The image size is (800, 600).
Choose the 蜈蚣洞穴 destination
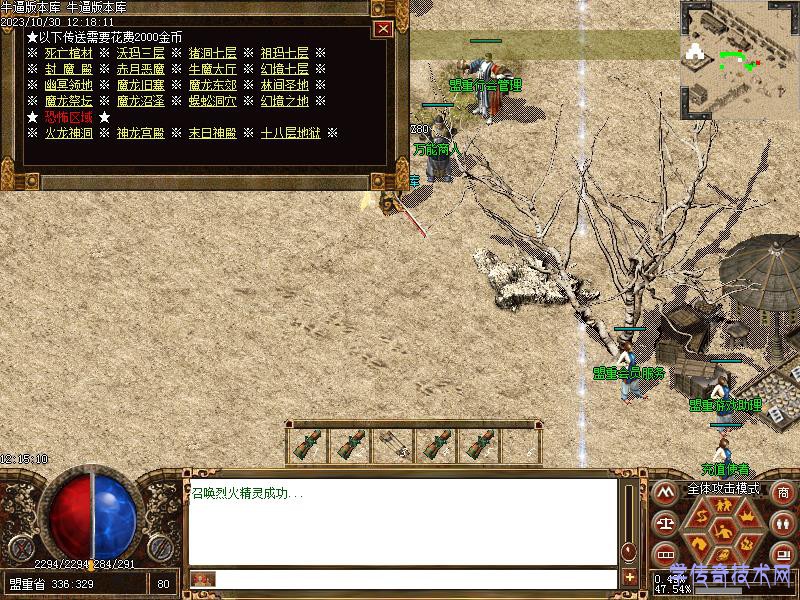(x=213, y=101)
